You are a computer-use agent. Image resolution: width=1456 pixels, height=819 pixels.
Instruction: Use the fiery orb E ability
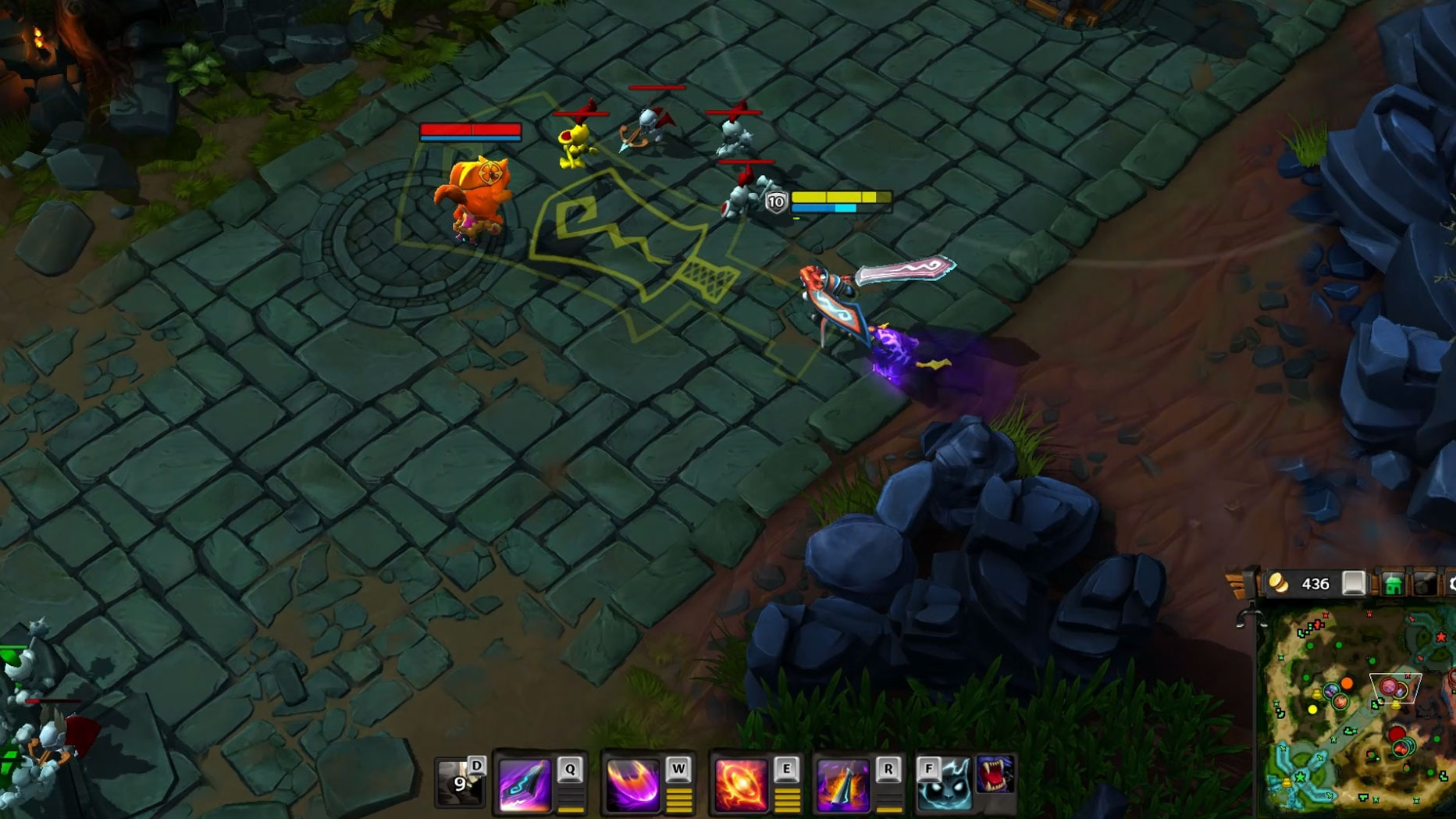(740, 783)
